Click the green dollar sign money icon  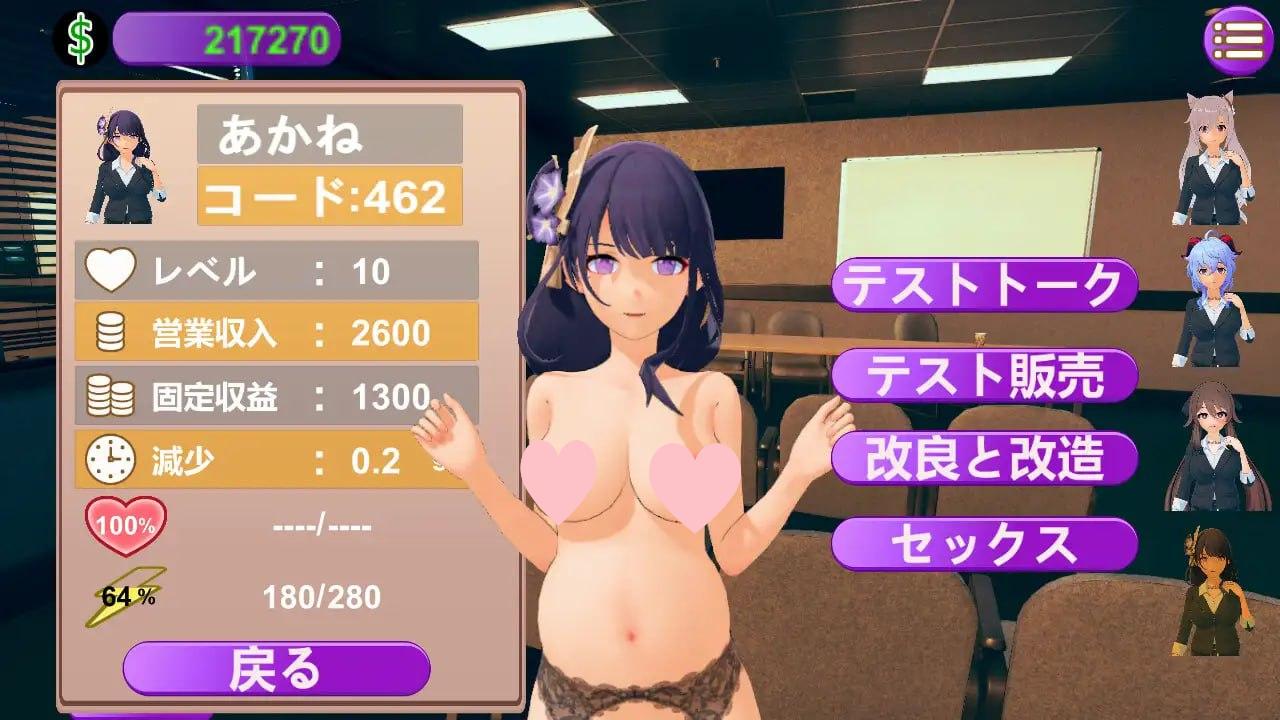point(80,39)
